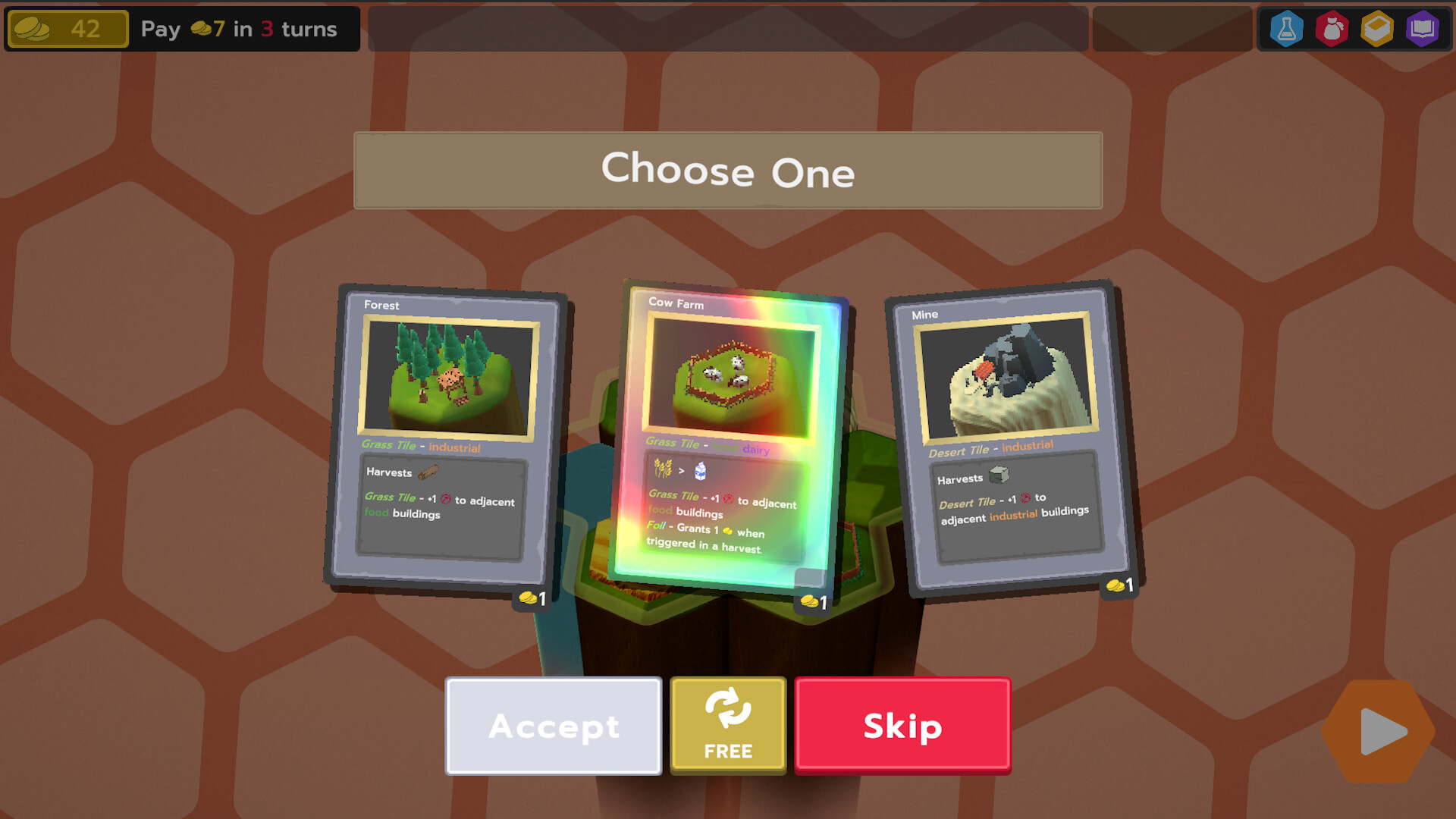This screenshot has width=1456, height=819.
Task: Click the coin counter in the top left
Action: tap(67, 29)
